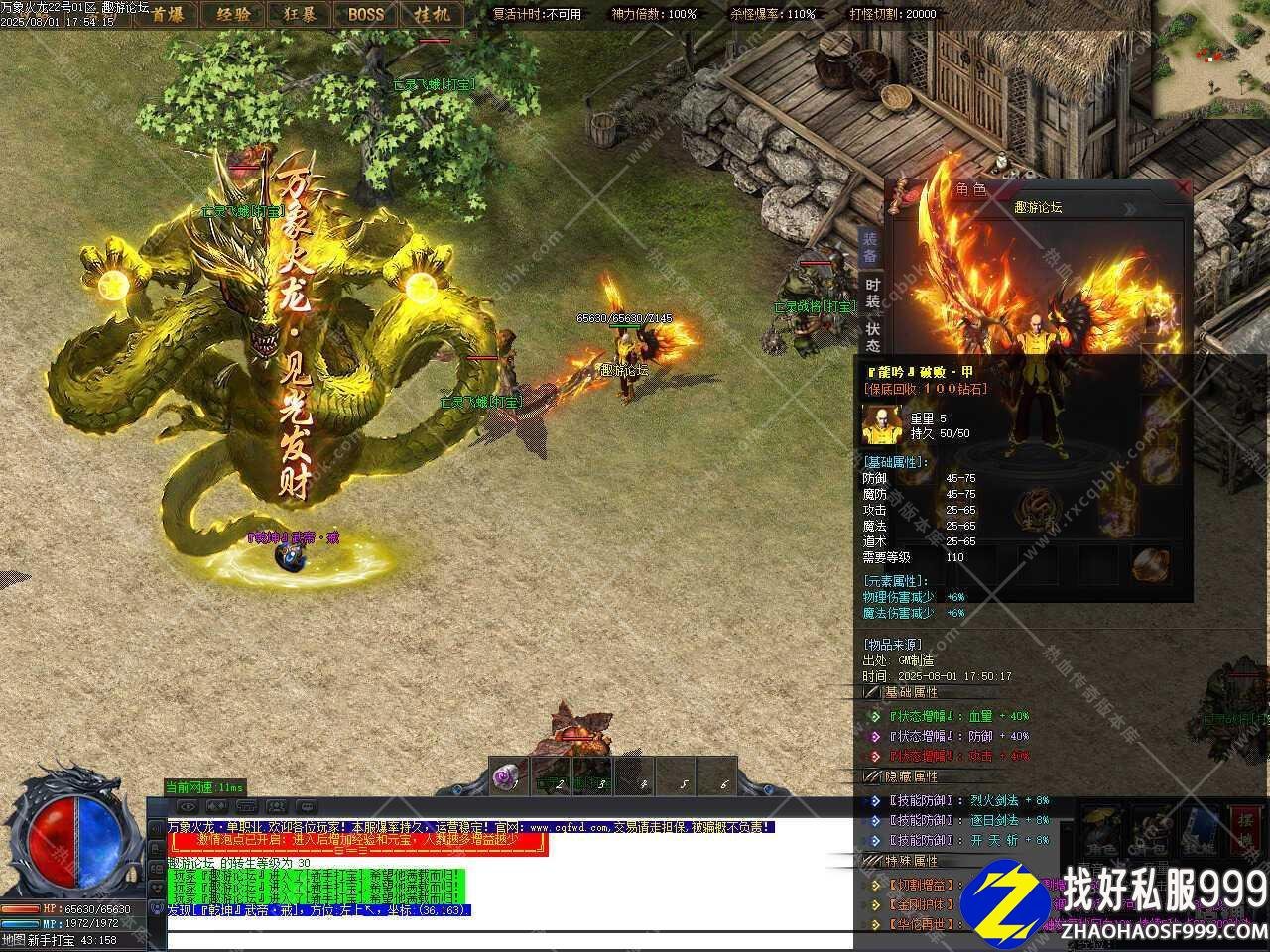Select the round orb equipment slot
This screenshot has height=952, width=1270.
[x=1149, y=564]
